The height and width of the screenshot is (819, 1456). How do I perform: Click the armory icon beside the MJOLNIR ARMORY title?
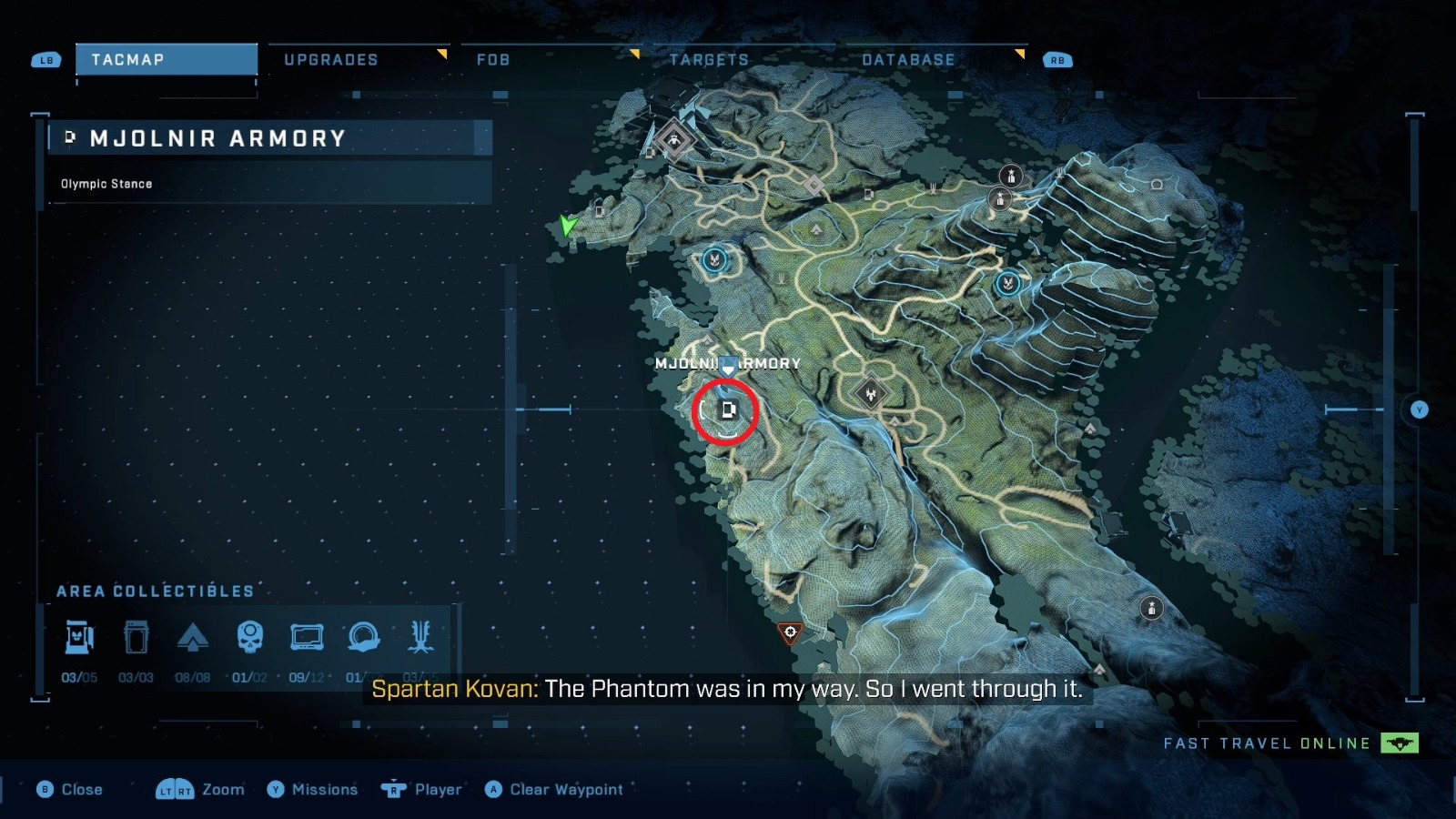point(70,137)
